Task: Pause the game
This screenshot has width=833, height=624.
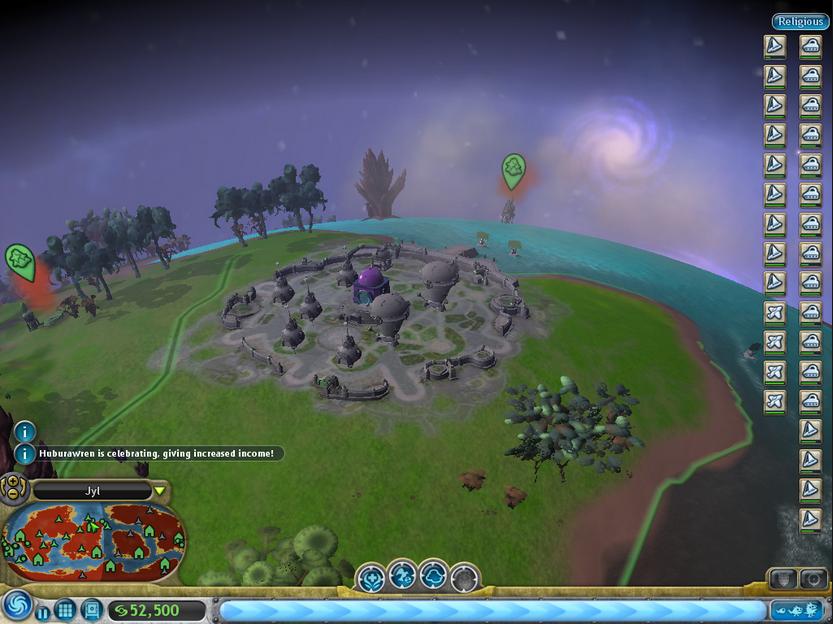Action: (x=43, y=611)
